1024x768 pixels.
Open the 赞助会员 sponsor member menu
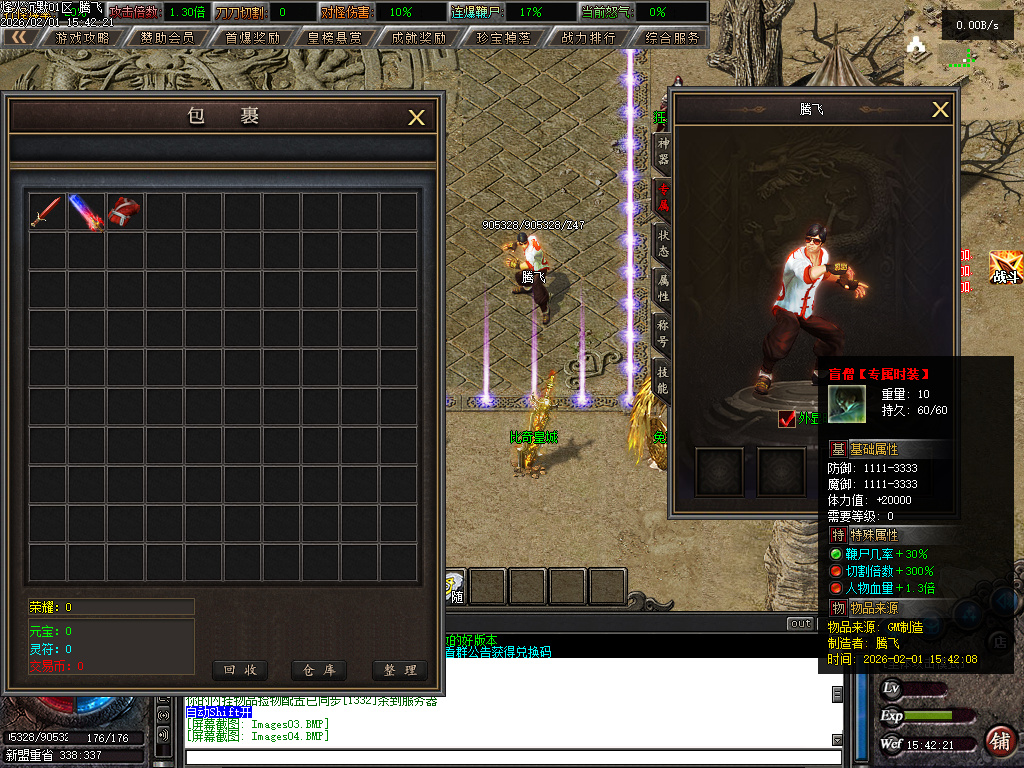pyautogui.click(x=167, y=37)
